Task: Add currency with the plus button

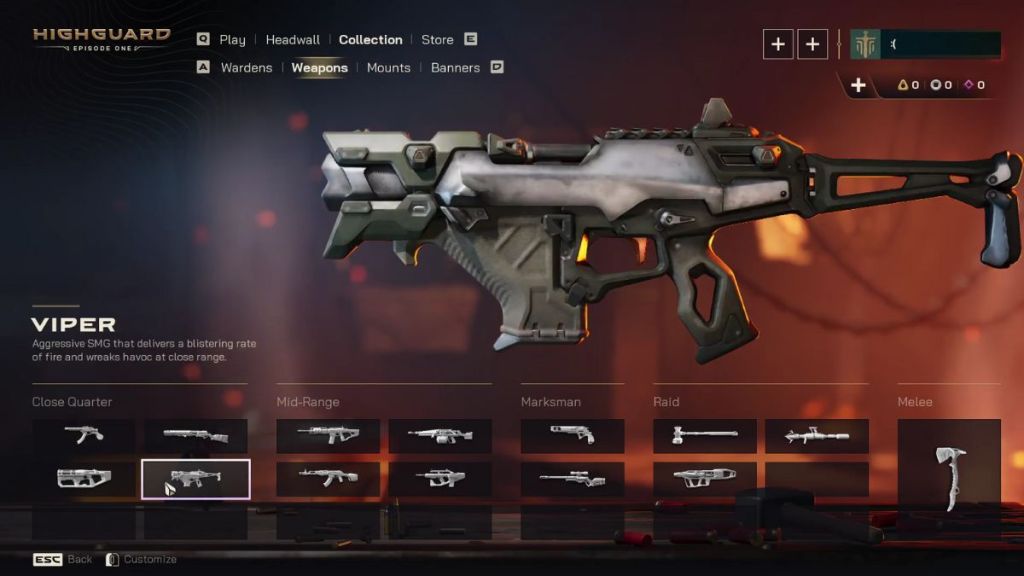Action: click(858, 85)
